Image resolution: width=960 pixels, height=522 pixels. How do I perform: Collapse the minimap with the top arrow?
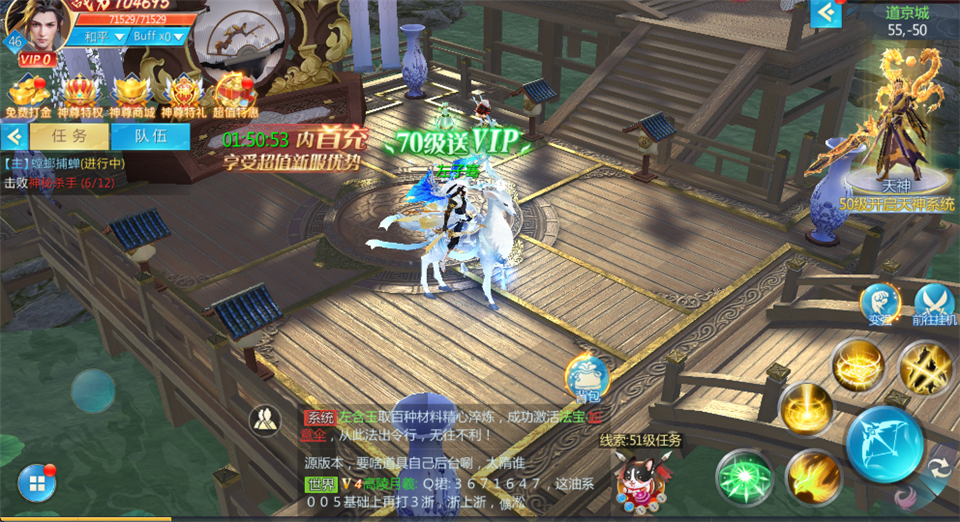(826, 13)
